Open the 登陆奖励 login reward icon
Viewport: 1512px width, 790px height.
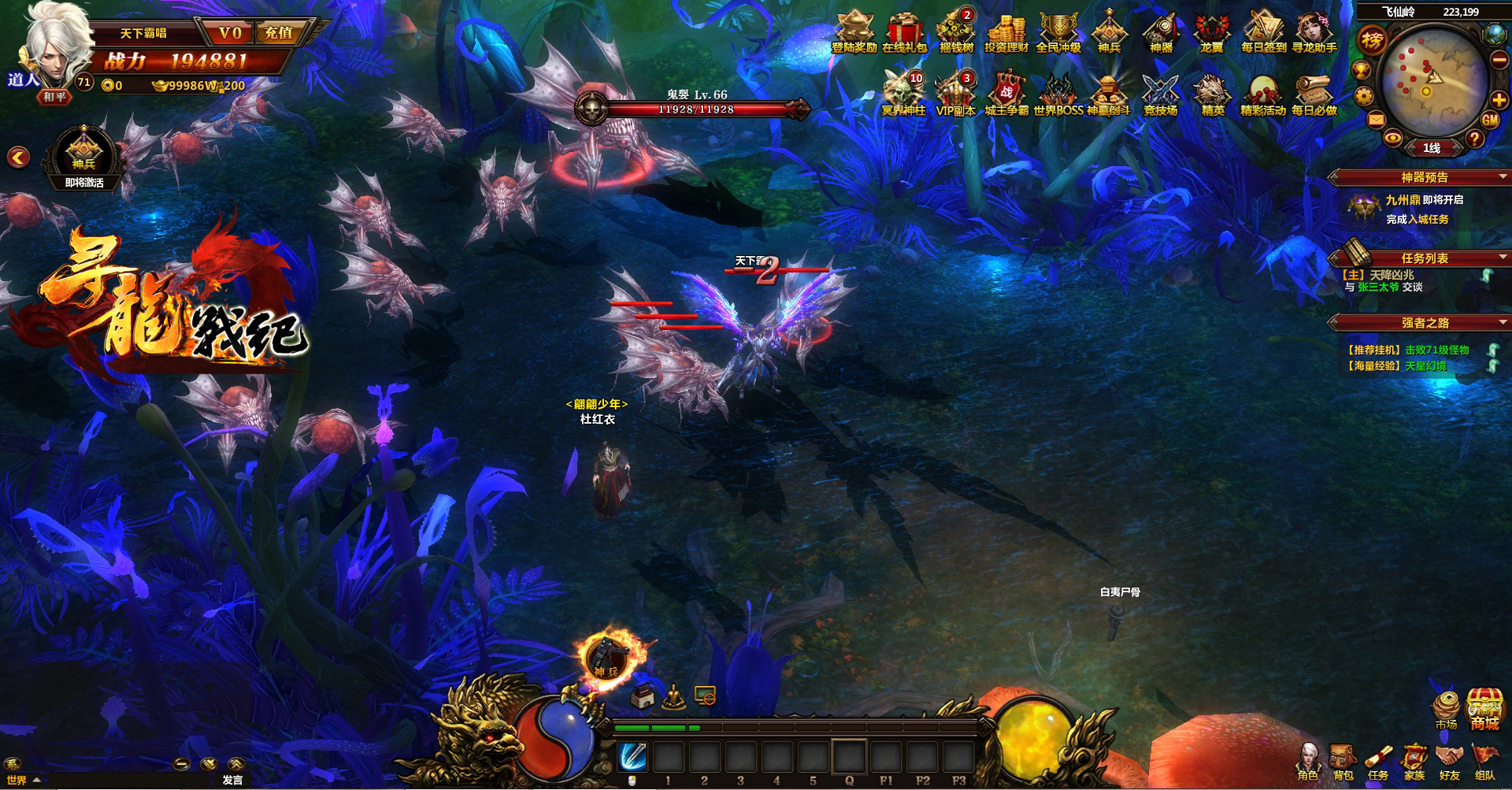854,32
